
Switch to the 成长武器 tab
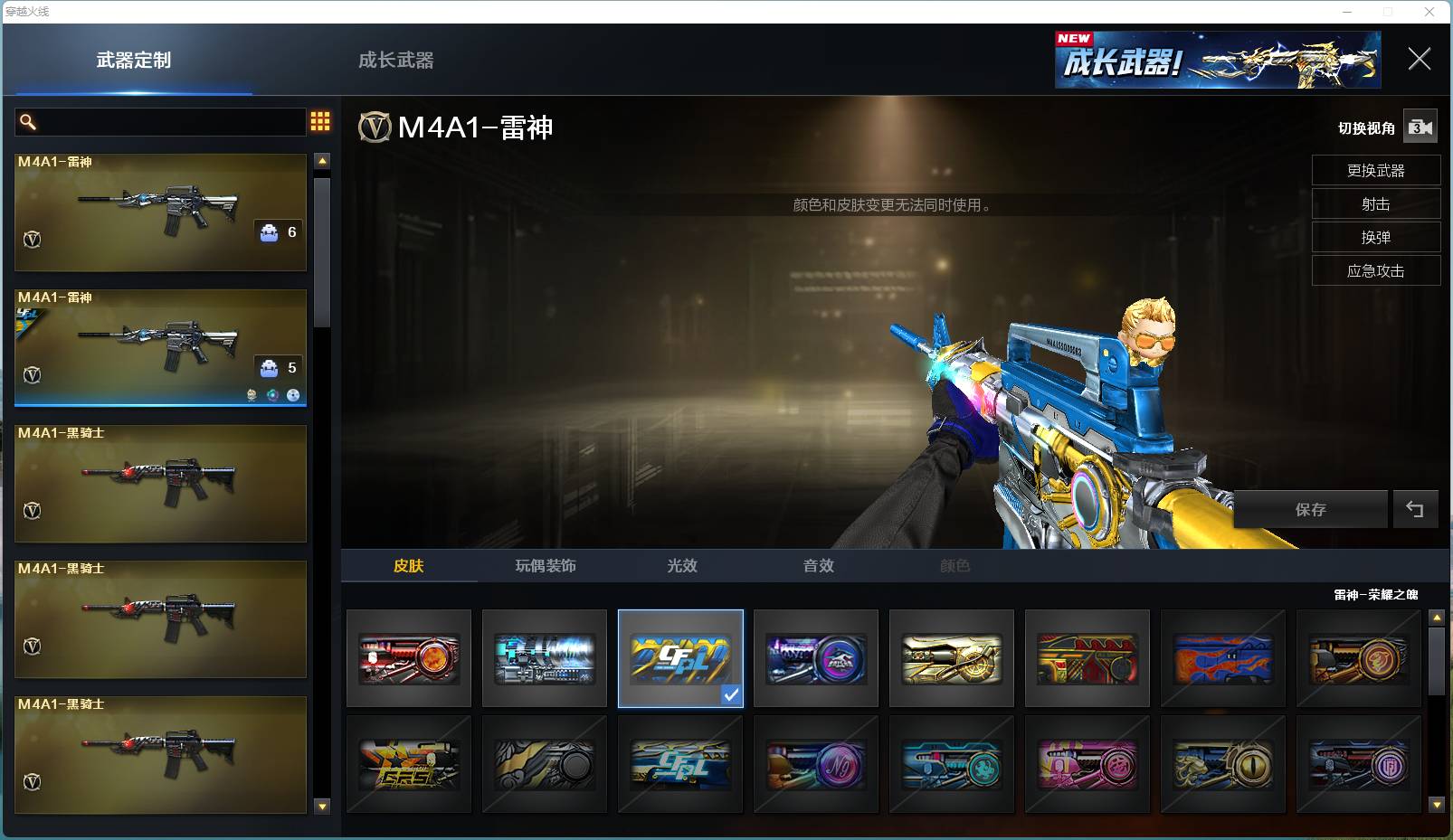click(x=395, y=61)
